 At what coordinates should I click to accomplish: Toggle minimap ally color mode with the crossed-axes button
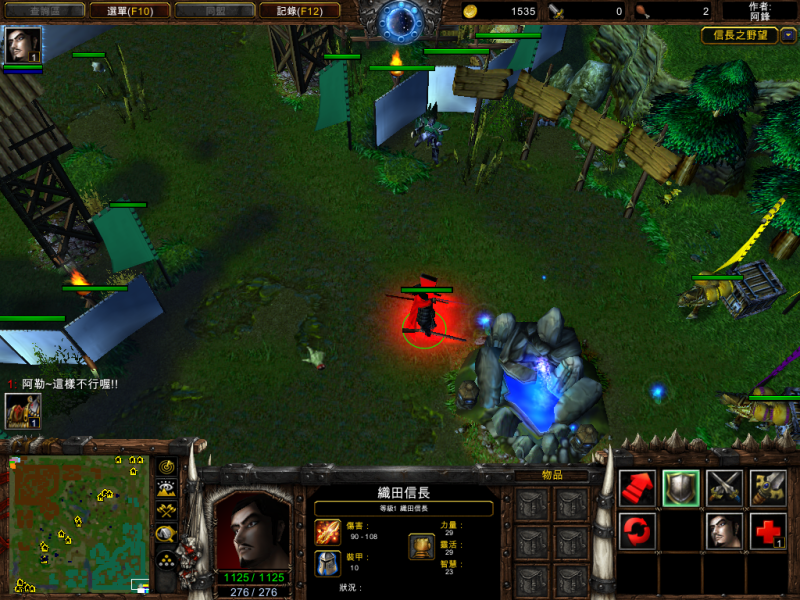point(166,511)
